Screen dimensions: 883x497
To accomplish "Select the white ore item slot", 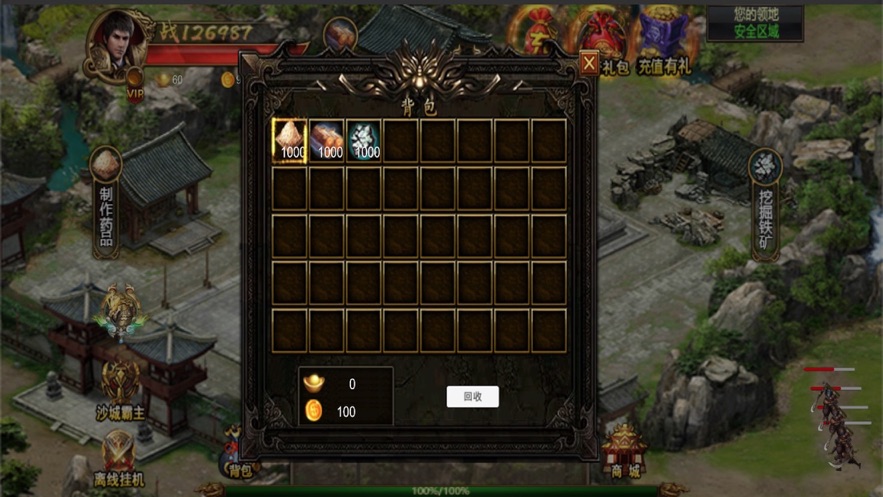I will [x=365, y=141].
